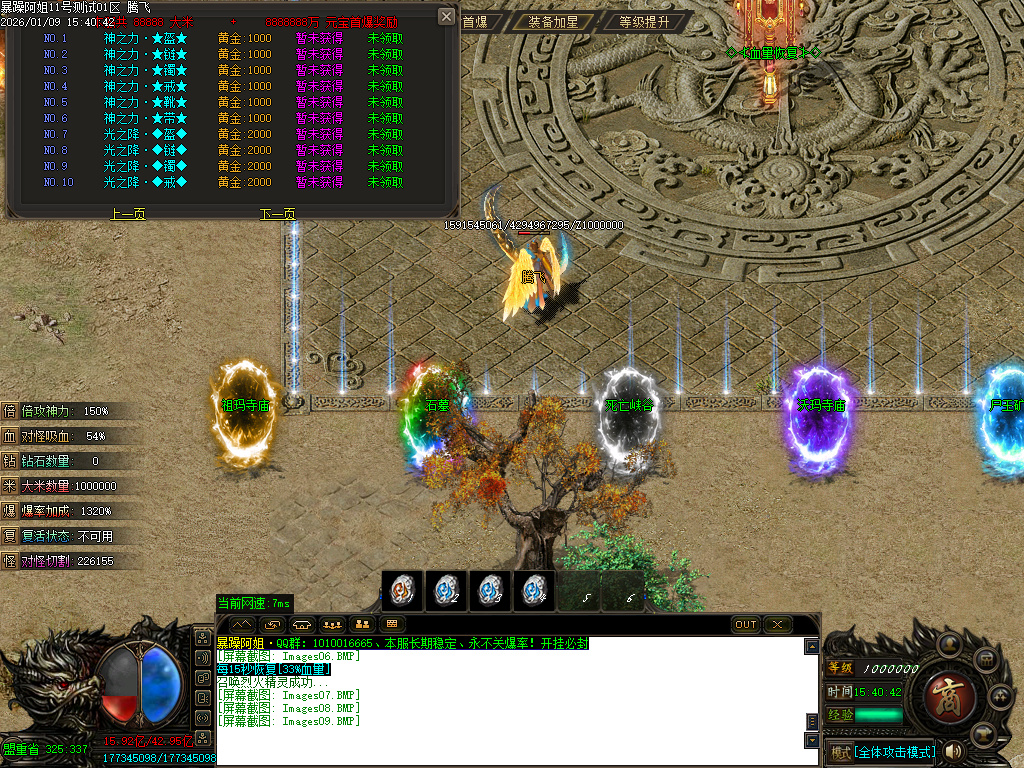Claim NO.1 reward marked 未领取
The height and width of the screenshot is (768, 1024).
pos(386,38)
